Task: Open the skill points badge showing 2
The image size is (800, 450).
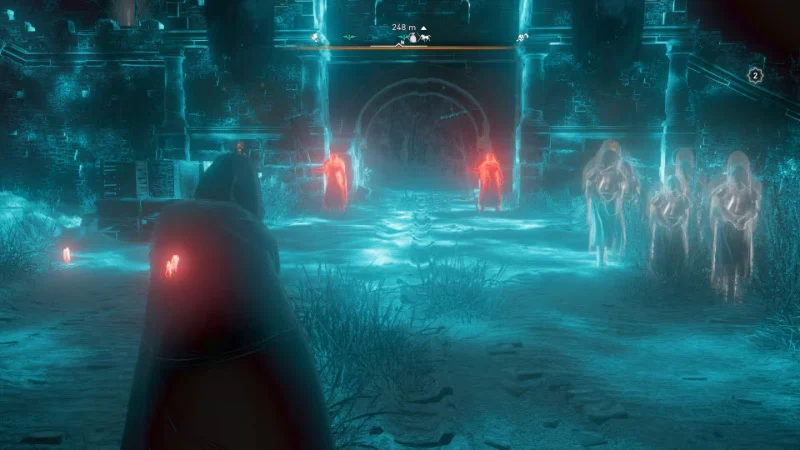Action: (x=756, y=74)
